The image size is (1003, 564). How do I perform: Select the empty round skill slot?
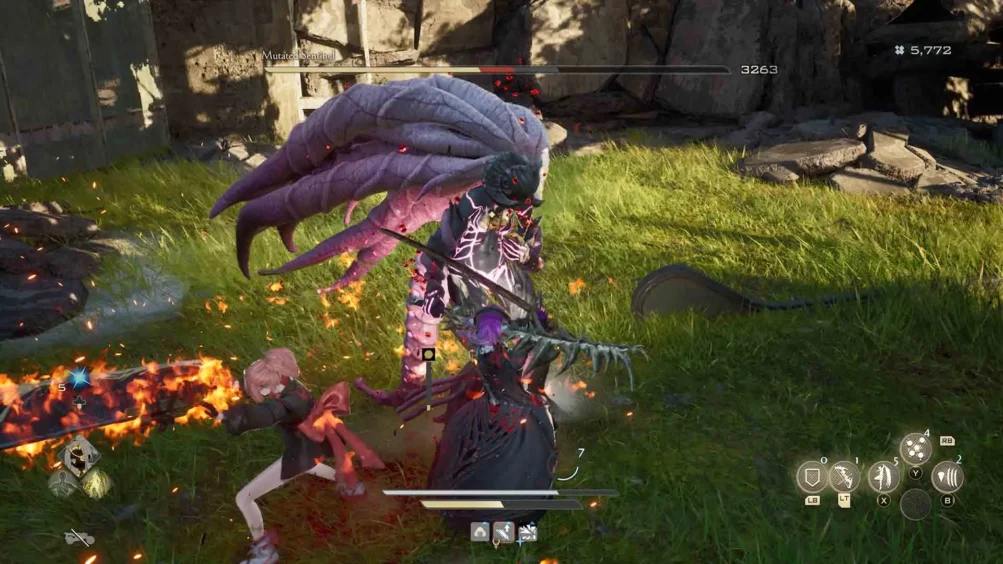(x=915, y=505)
